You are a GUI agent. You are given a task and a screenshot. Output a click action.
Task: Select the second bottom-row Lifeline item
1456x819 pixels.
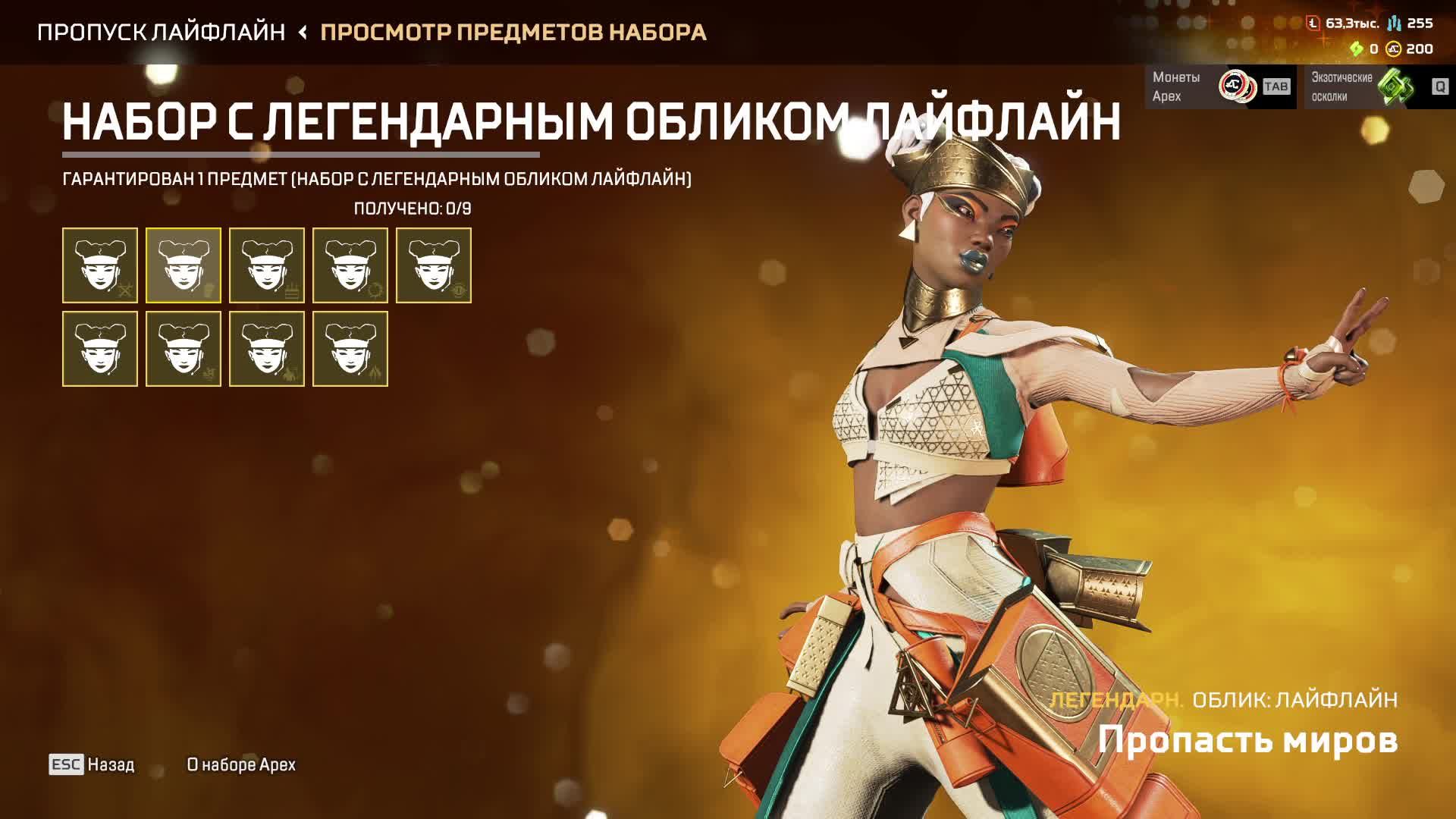pyautogui.click(x=183, y=349)
